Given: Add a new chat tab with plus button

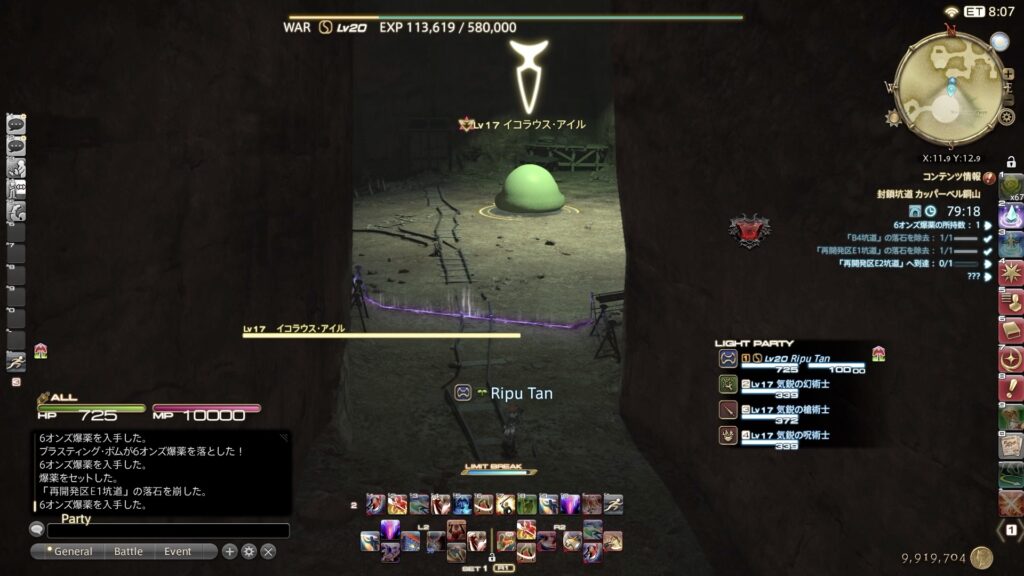Looking at the screenshot, I should click(230, 551).
